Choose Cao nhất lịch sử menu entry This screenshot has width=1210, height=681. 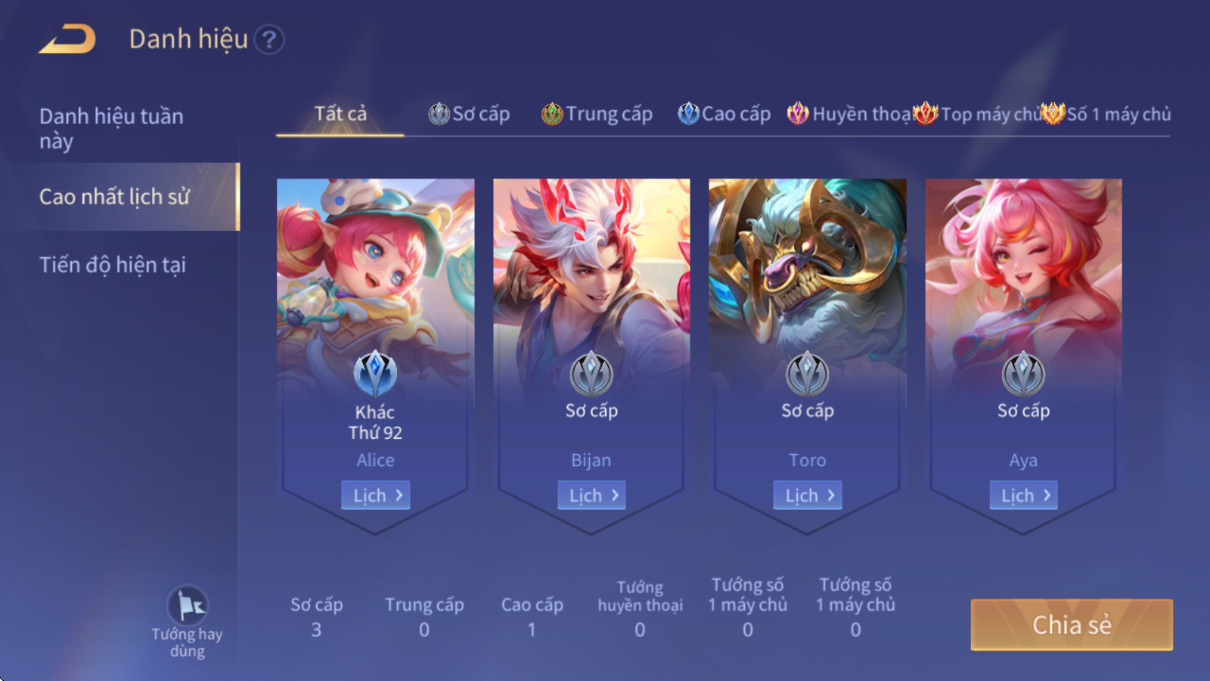coord(114,197)
